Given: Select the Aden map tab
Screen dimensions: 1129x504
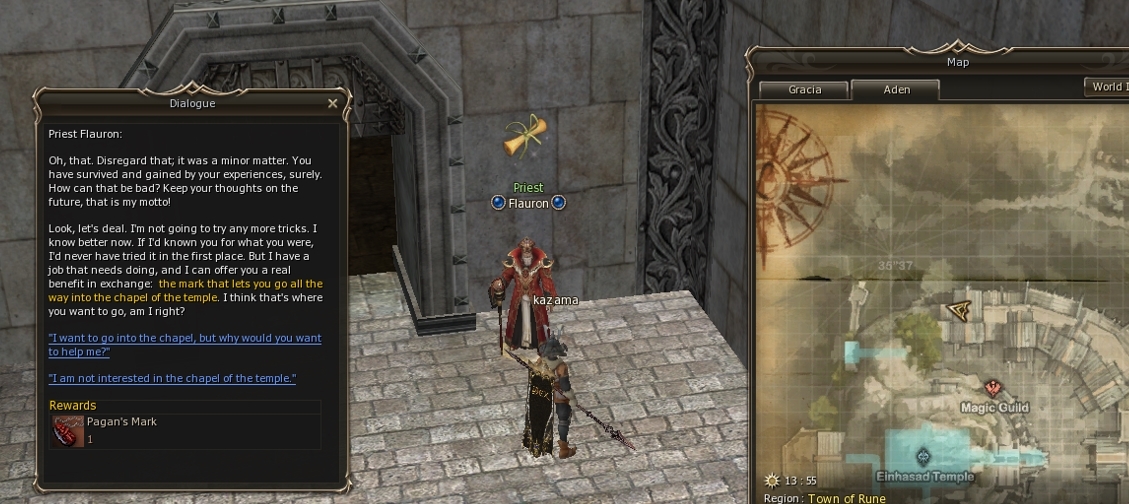Looking at the screenshot, I should [896, 90].
